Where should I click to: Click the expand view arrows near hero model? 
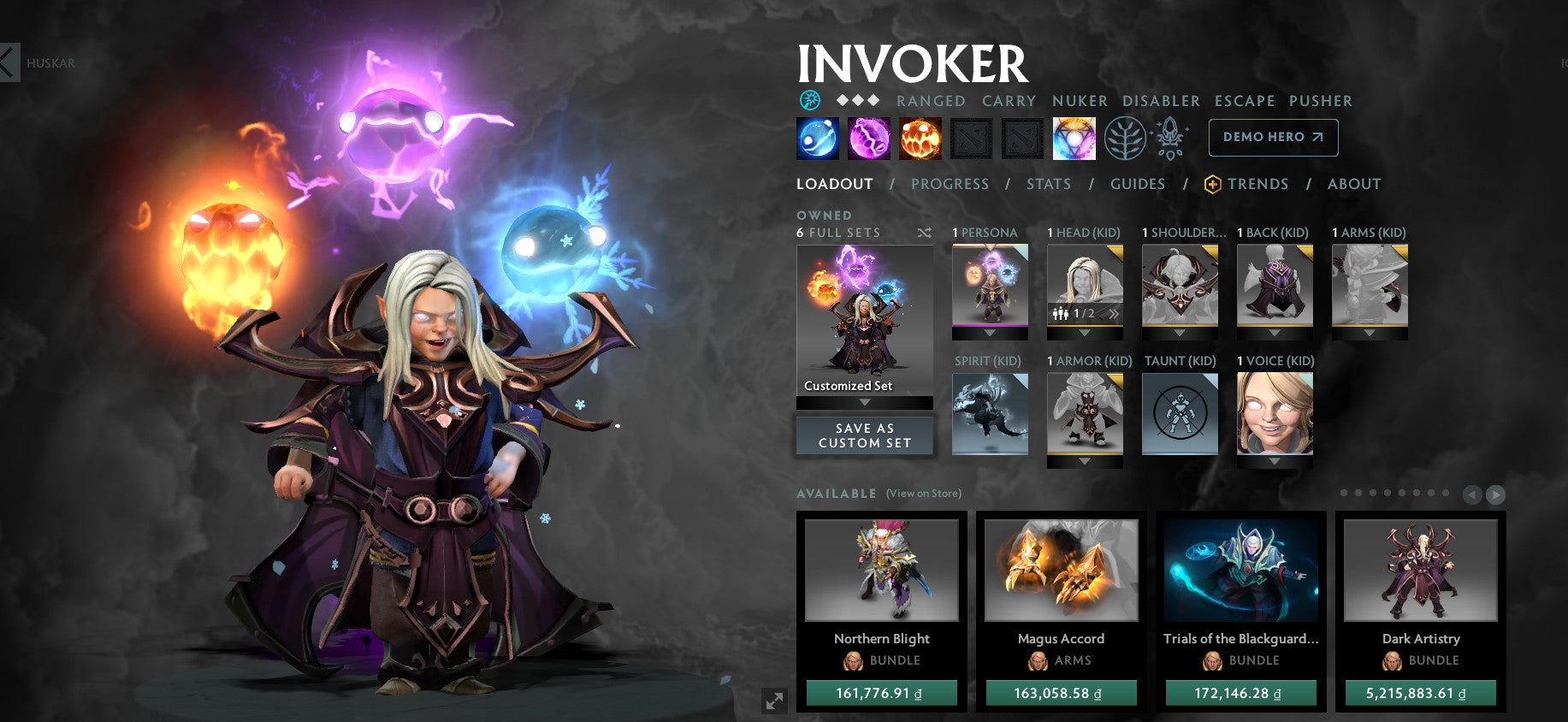[774, 701]
